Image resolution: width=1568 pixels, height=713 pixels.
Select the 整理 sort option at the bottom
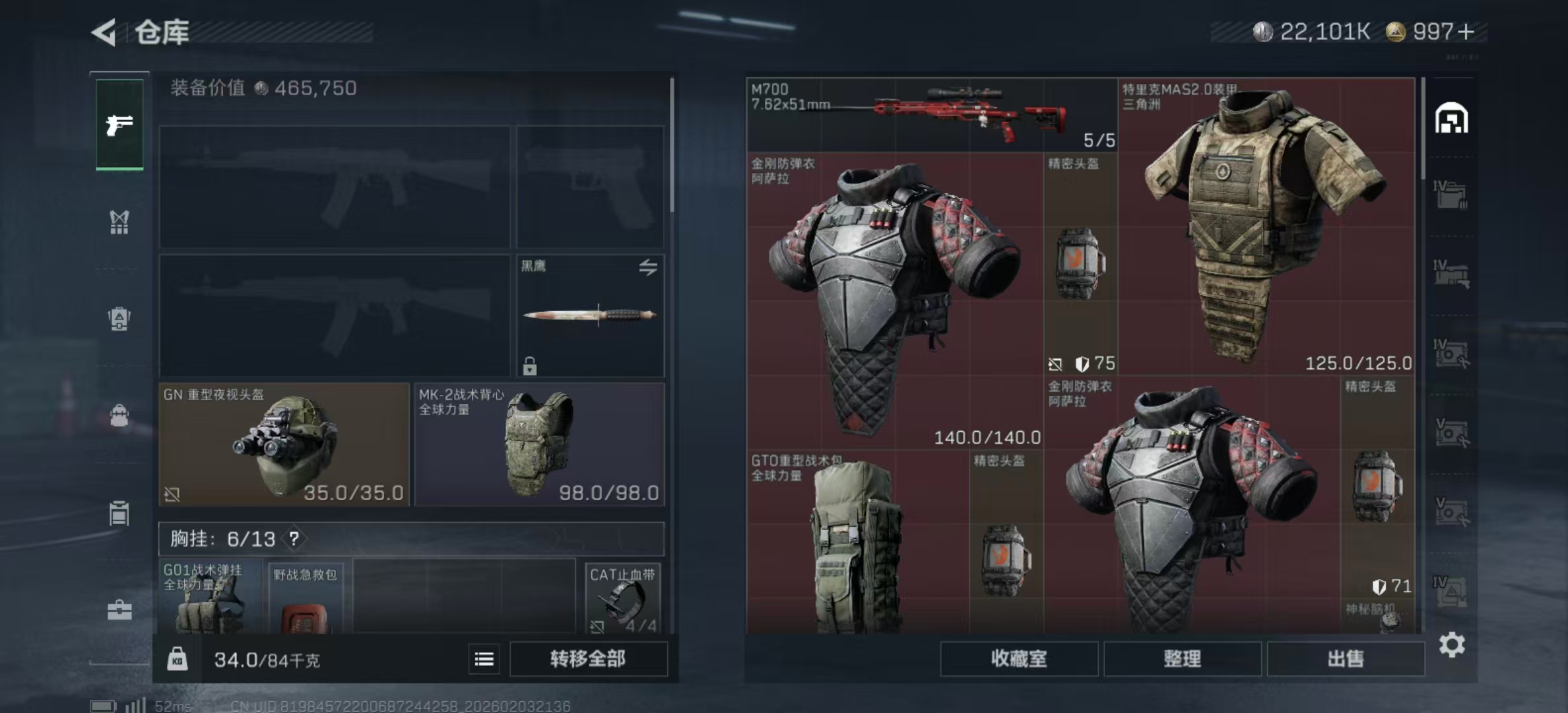1183,660
